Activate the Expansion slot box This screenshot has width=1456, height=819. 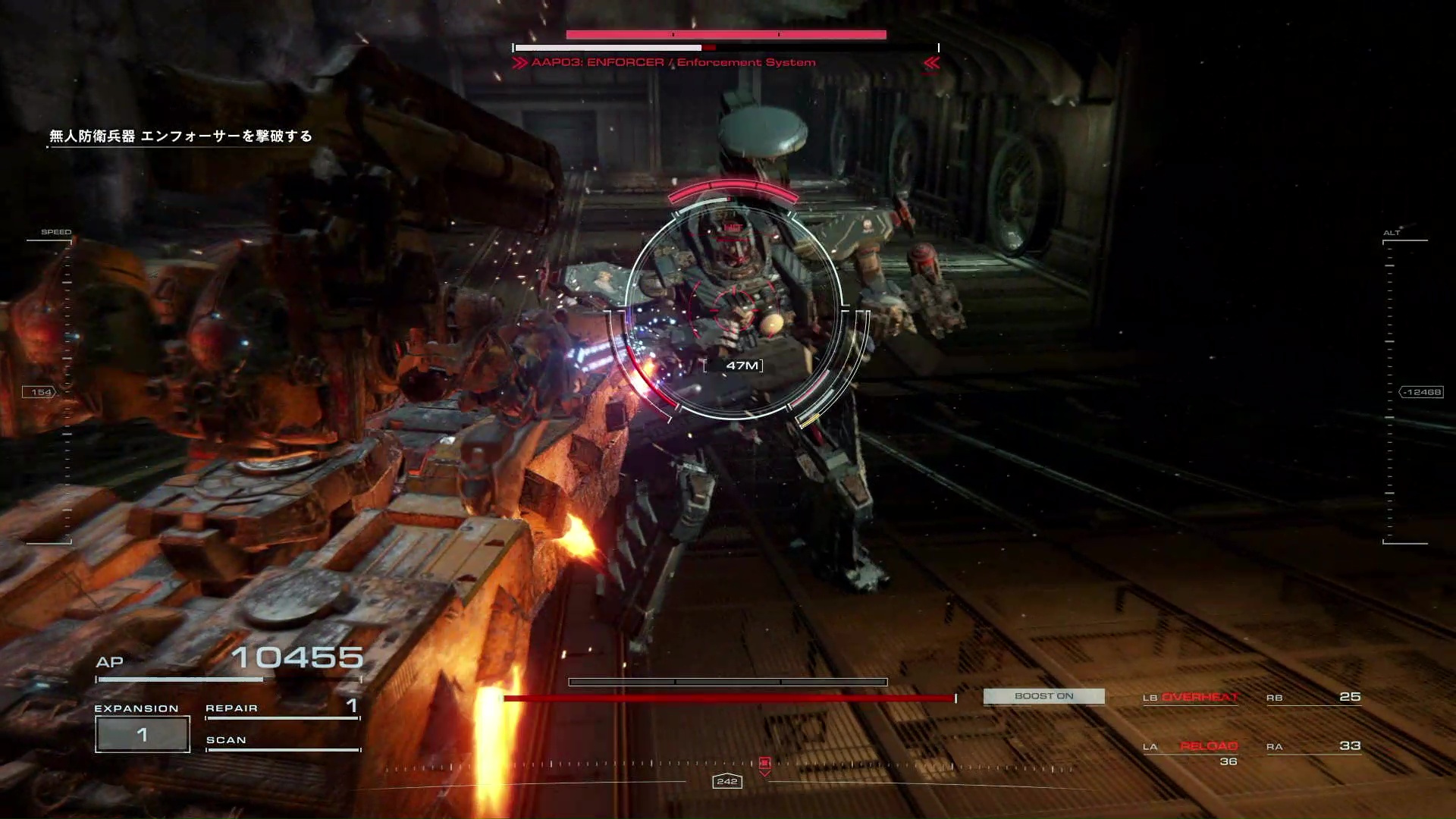pos(143,734)
